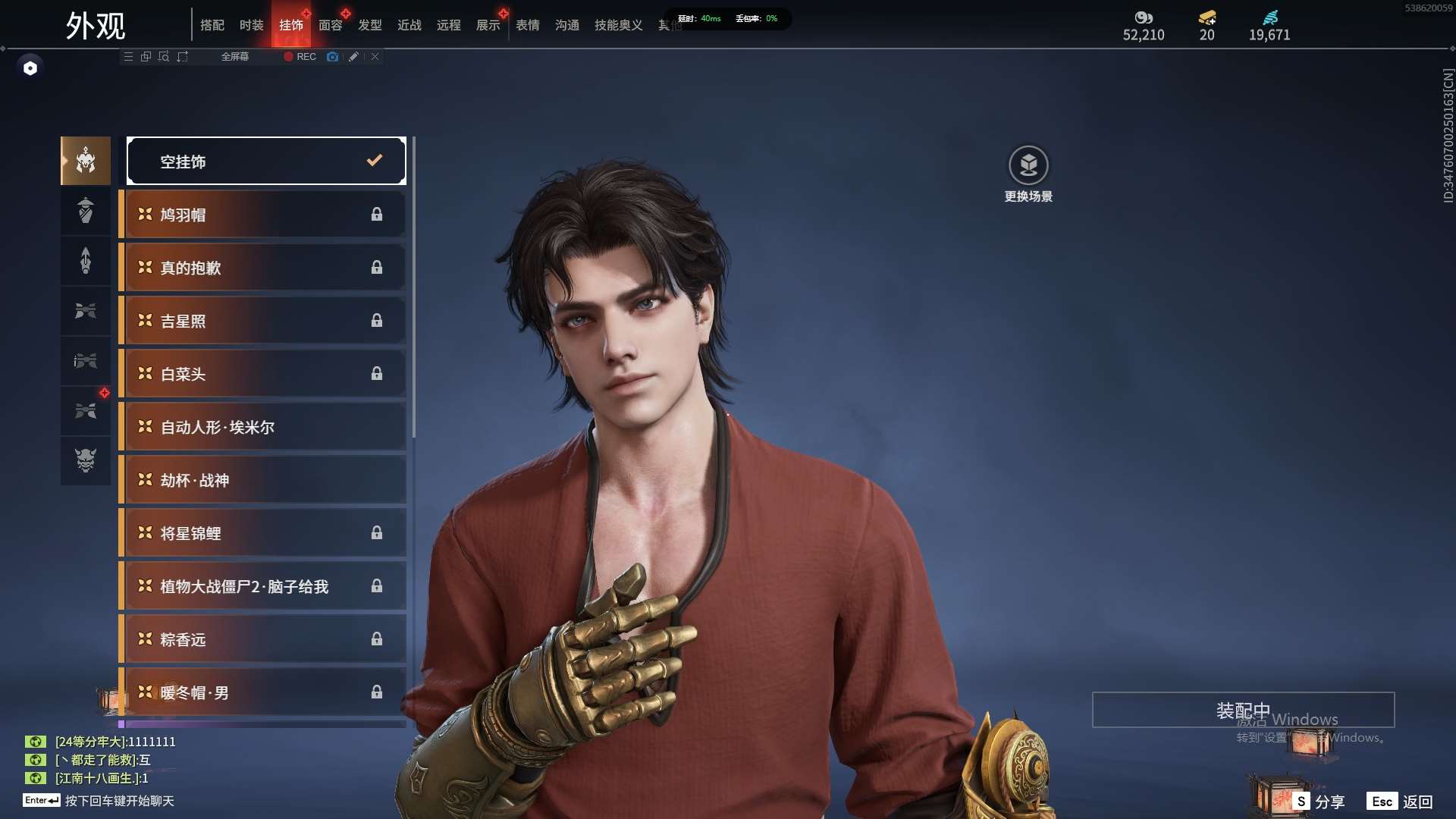1456x819 pixels.
Task: Choose the 鸠羽帽 accessory
Action: click(262, 215)
